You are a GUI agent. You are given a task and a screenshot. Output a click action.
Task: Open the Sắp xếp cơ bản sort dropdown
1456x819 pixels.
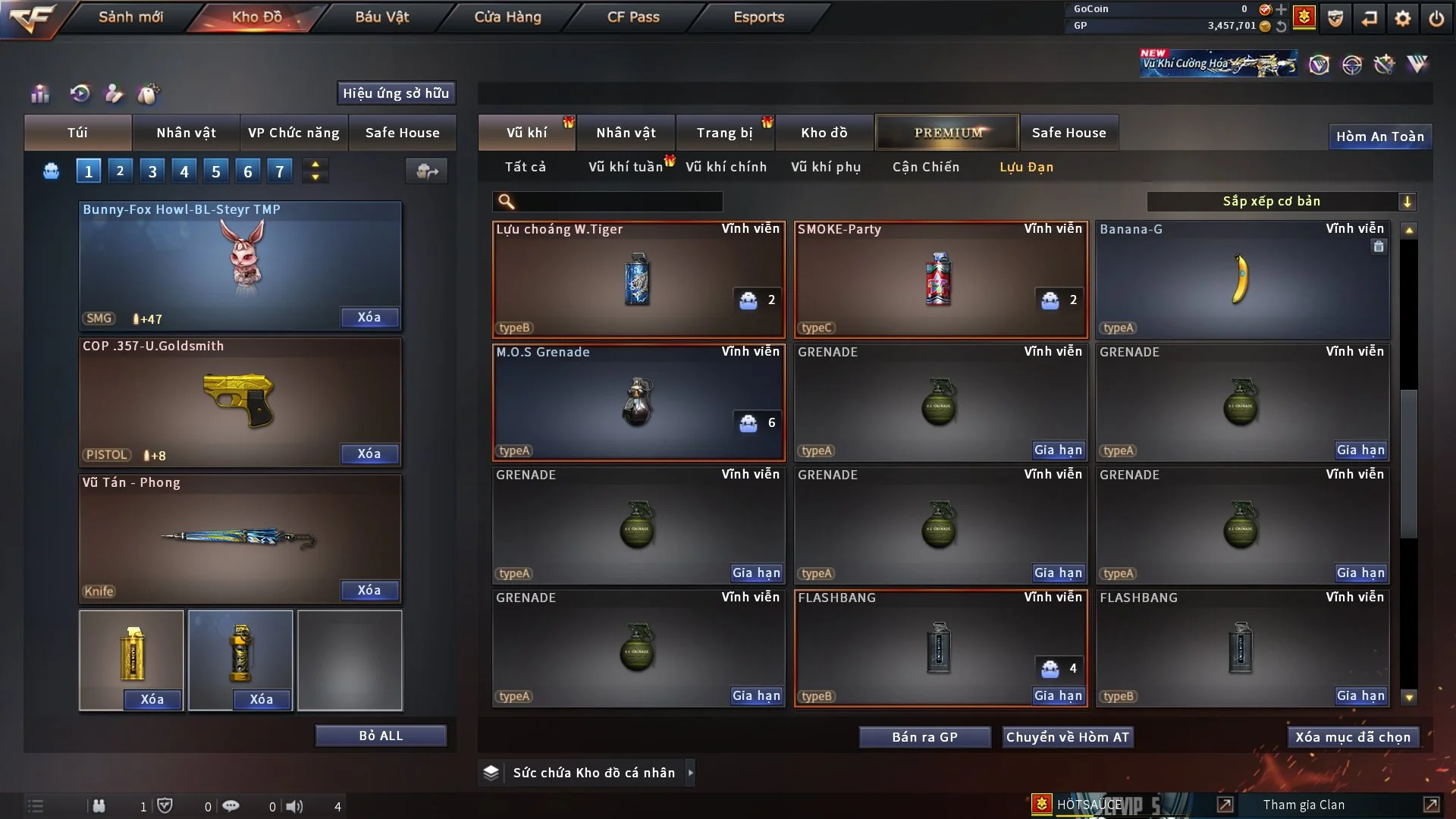[1281, 201]
